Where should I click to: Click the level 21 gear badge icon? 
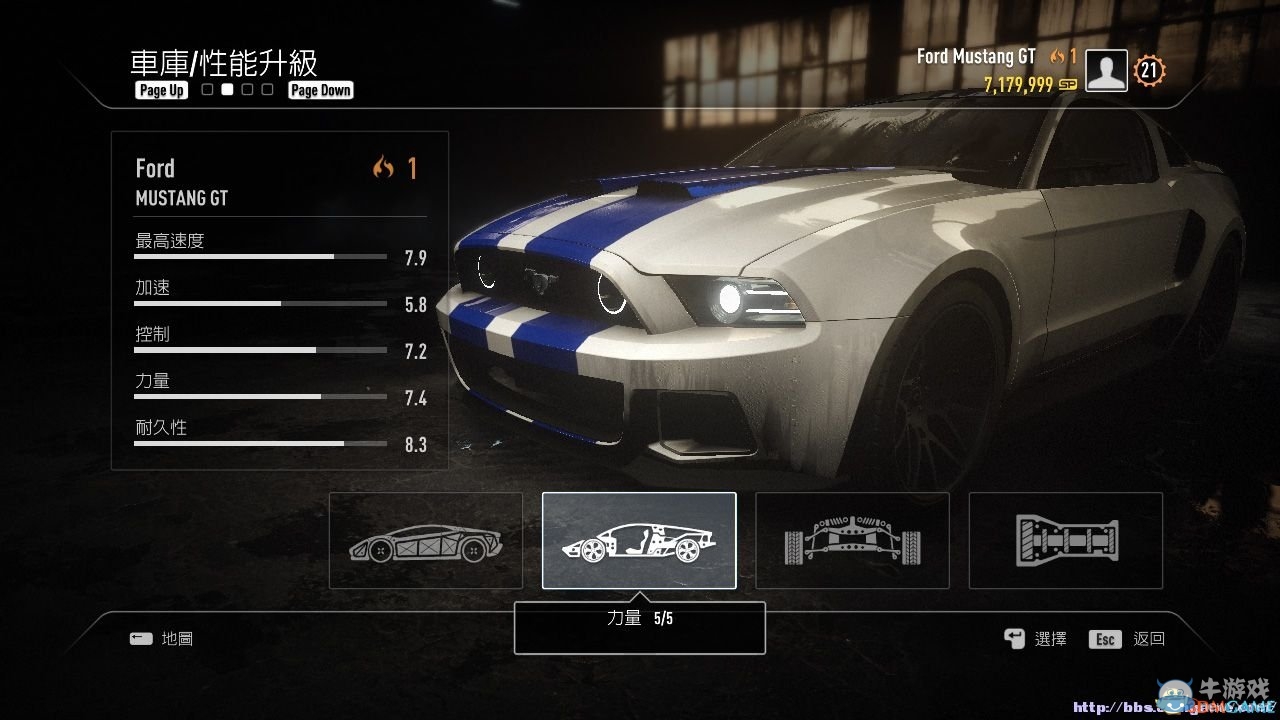point(1148,70)
